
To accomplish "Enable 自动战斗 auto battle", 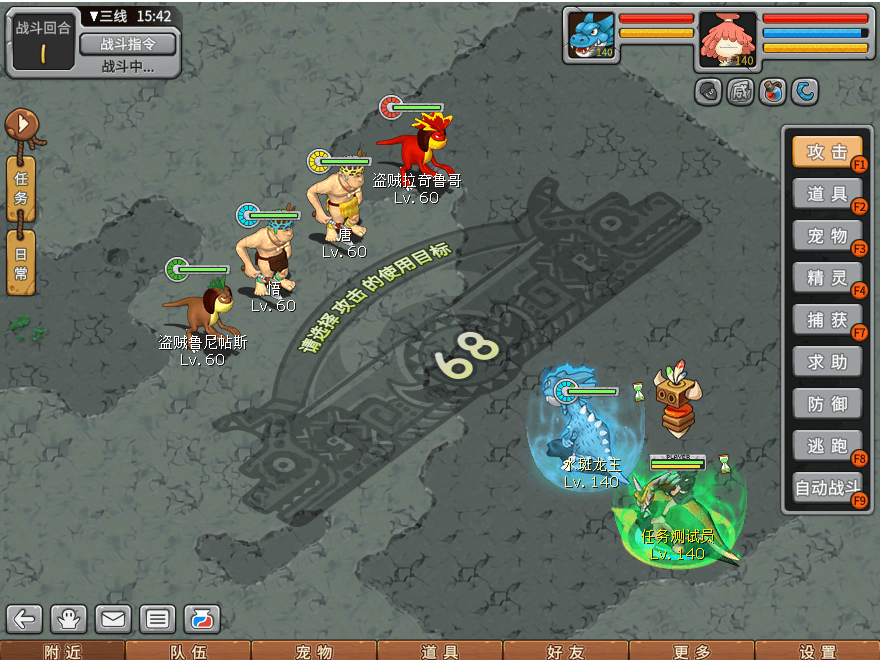I will point(827,489).
